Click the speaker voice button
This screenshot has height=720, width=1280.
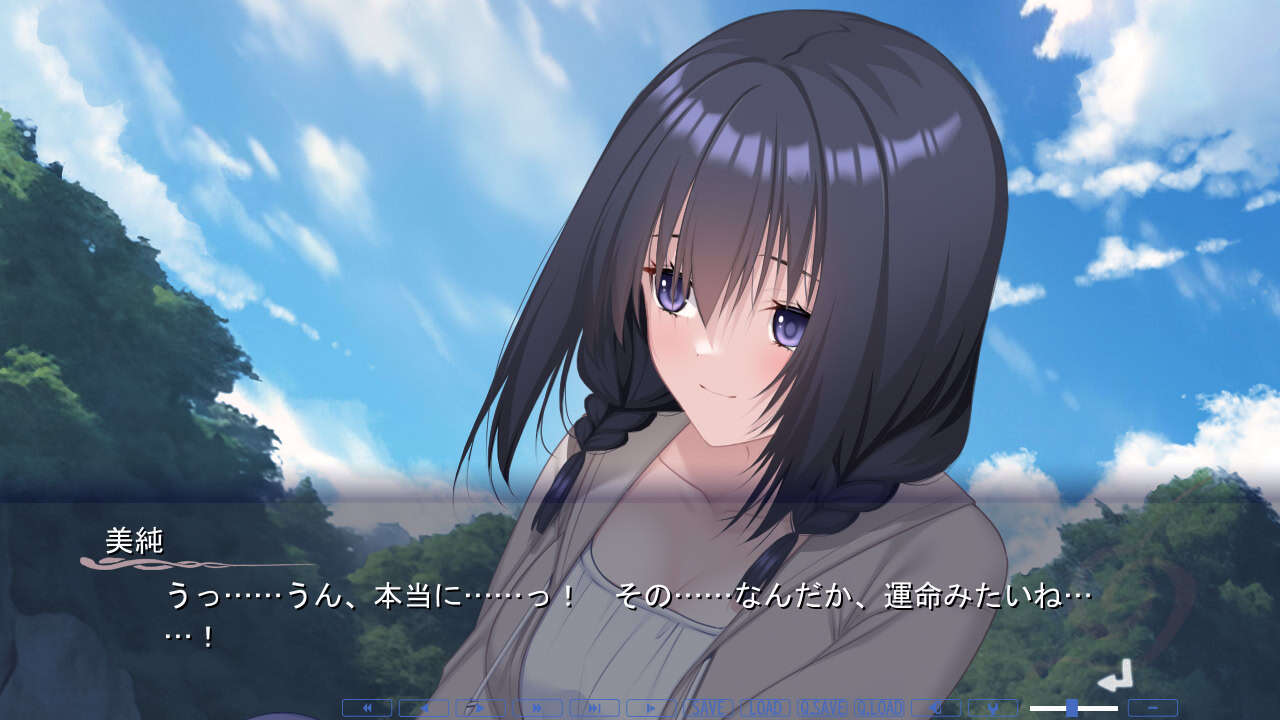(936, 708)
